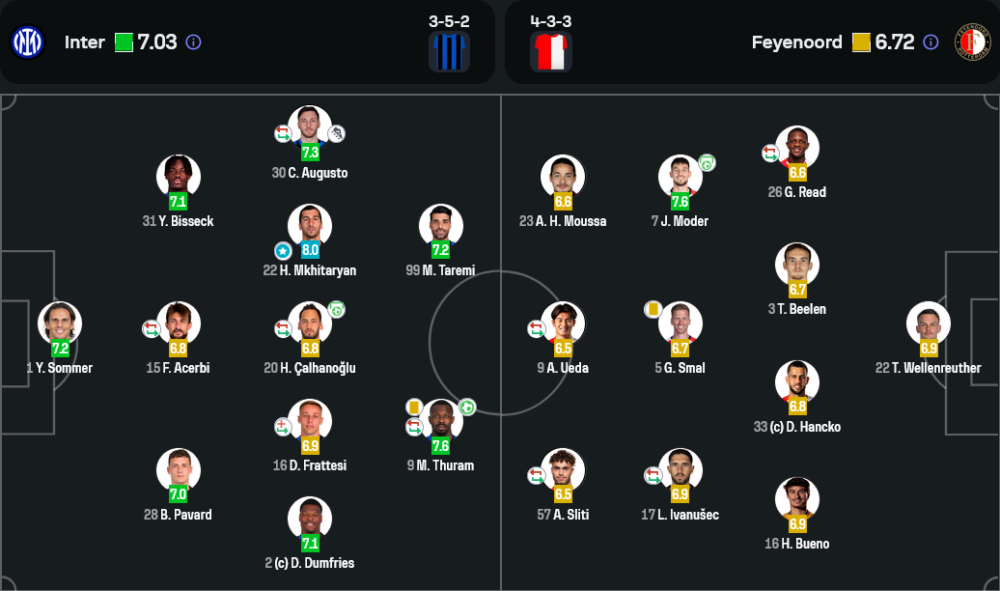Click the Feyenoord club crest
Screen dimensions: 1000x591
pos(972,42)
